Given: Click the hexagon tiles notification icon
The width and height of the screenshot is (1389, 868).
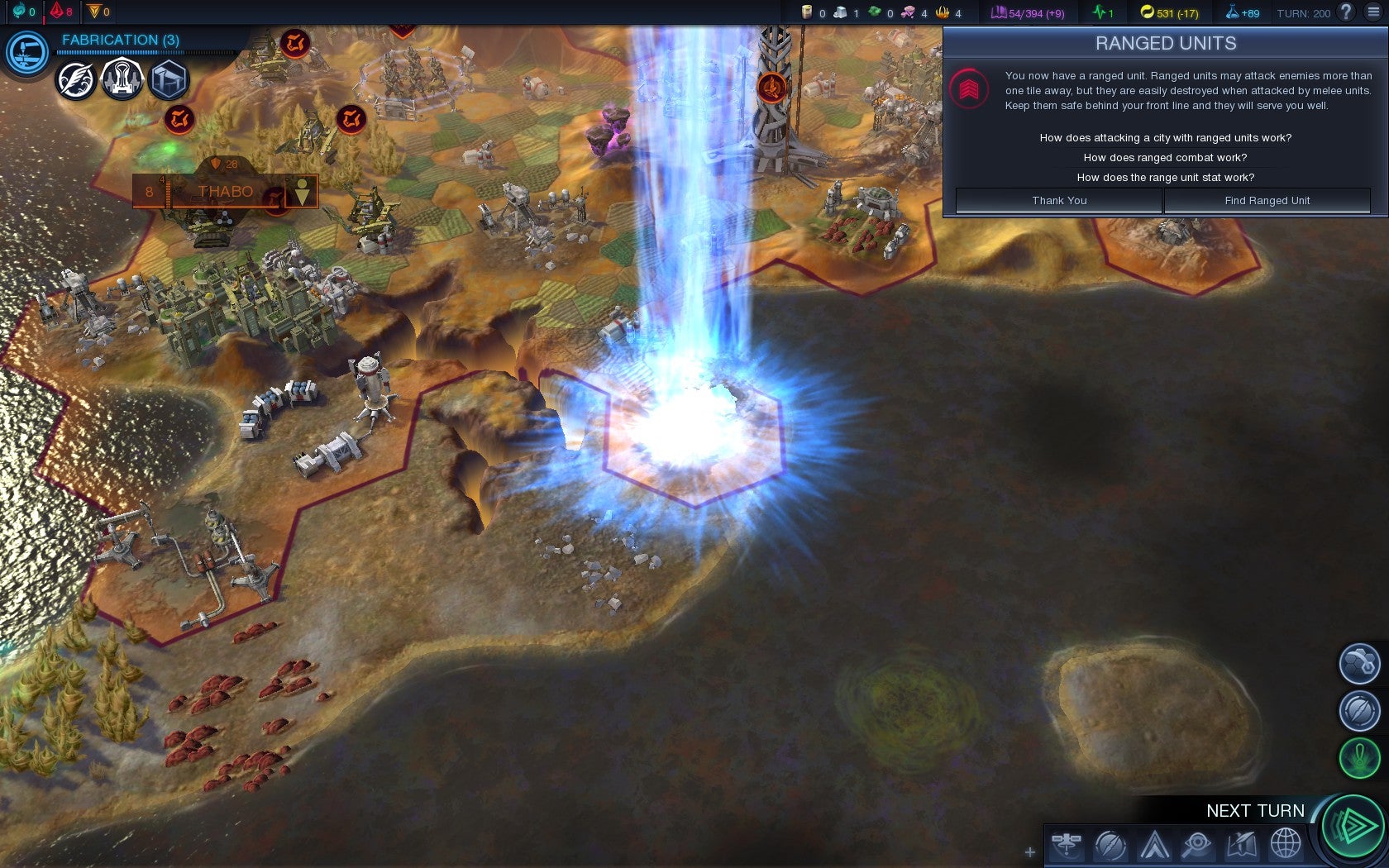Looking at the screenshot, I should pos(1359,663).
